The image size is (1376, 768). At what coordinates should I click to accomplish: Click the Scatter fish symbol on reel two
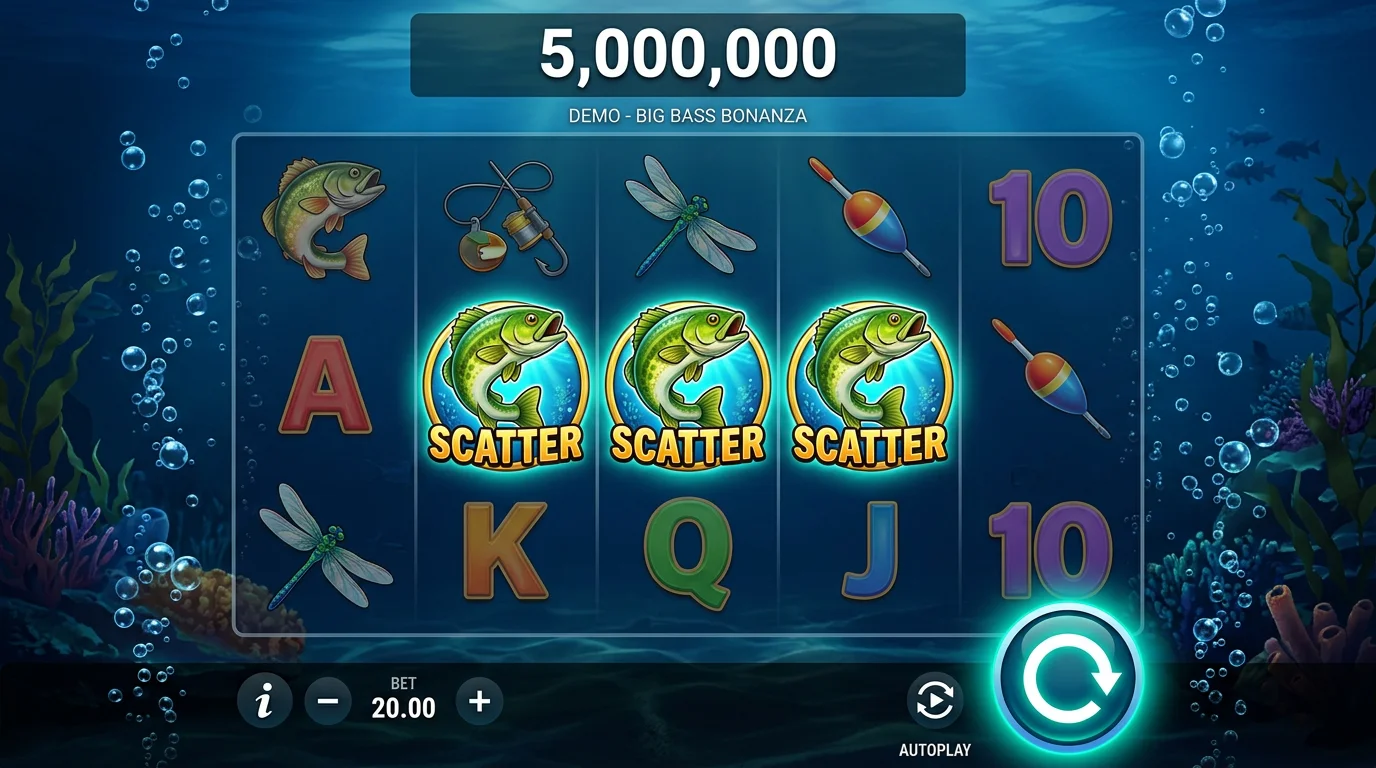510,385
